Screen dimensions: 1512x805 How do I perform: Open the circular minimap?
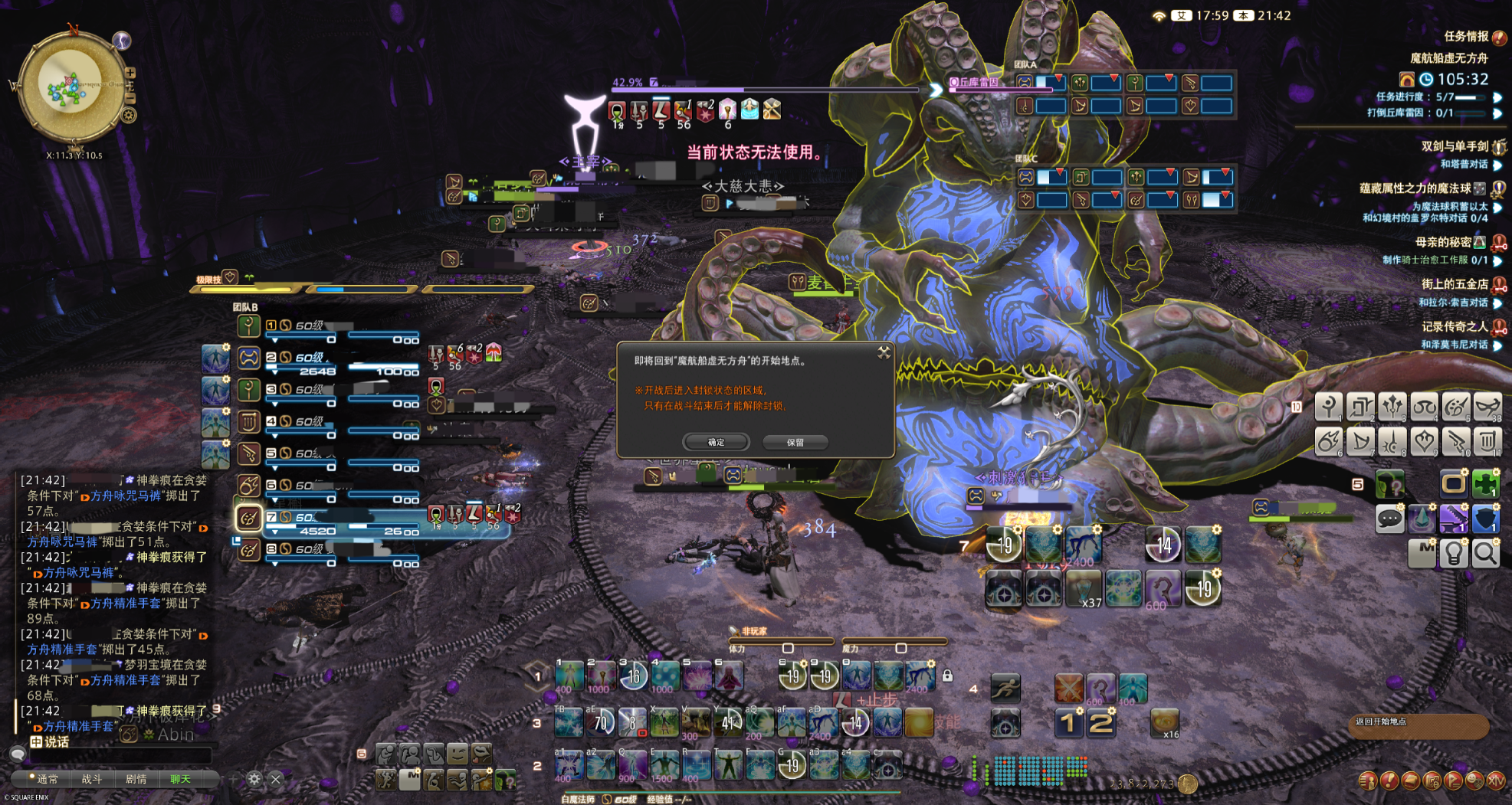pos(71,87)
